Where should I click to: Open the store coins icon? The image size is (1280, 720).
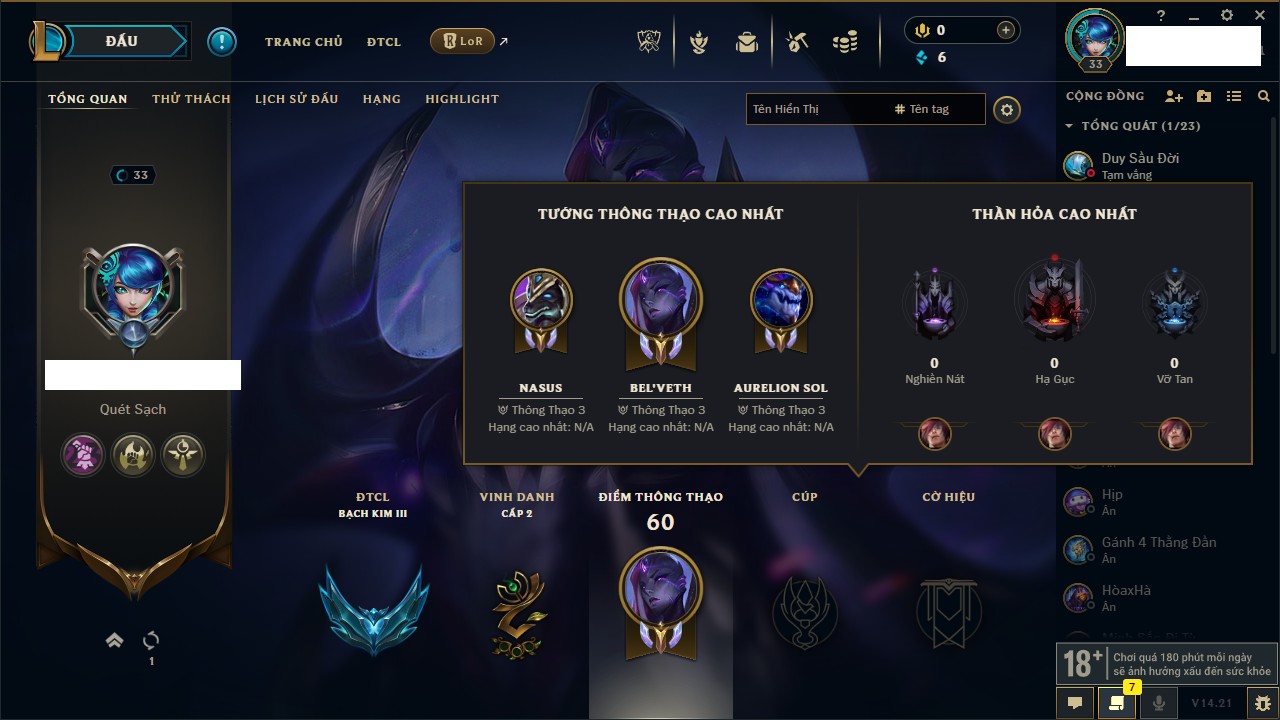pos(845,42)
